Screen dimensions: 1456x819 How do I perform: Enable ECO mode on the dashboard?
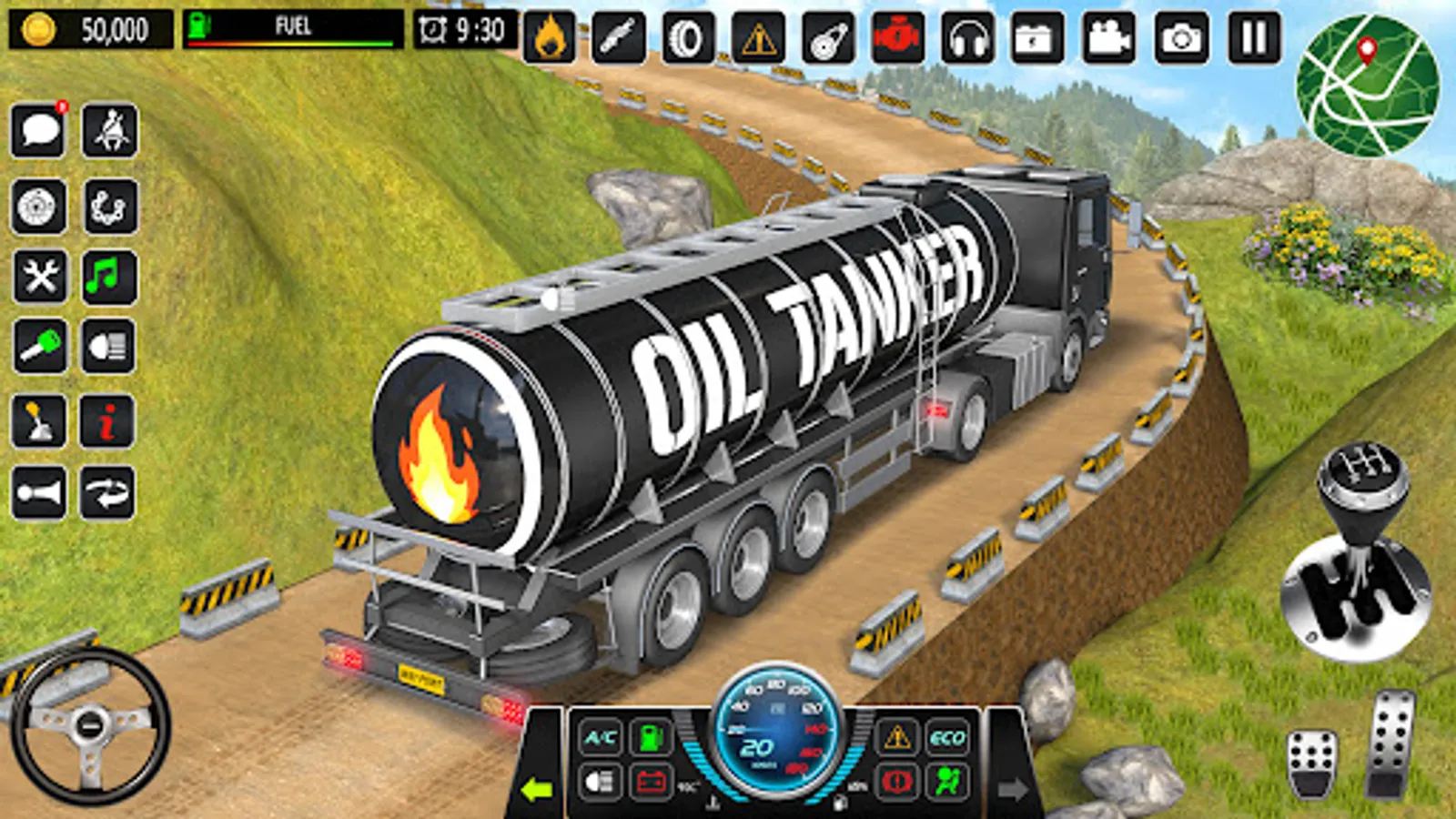[948, 736]
